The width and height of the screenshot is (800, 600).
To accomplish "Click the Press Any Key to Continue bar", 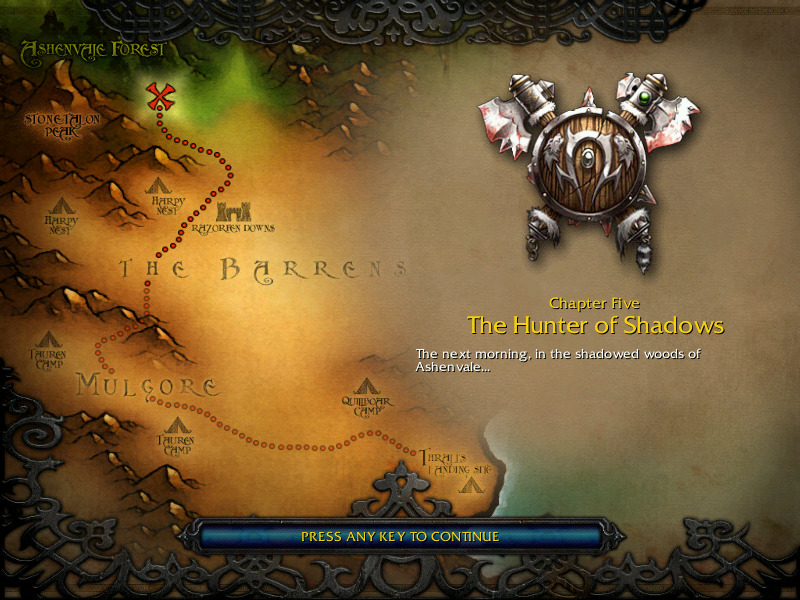I will pyautogui.click(x=400, y=536).
